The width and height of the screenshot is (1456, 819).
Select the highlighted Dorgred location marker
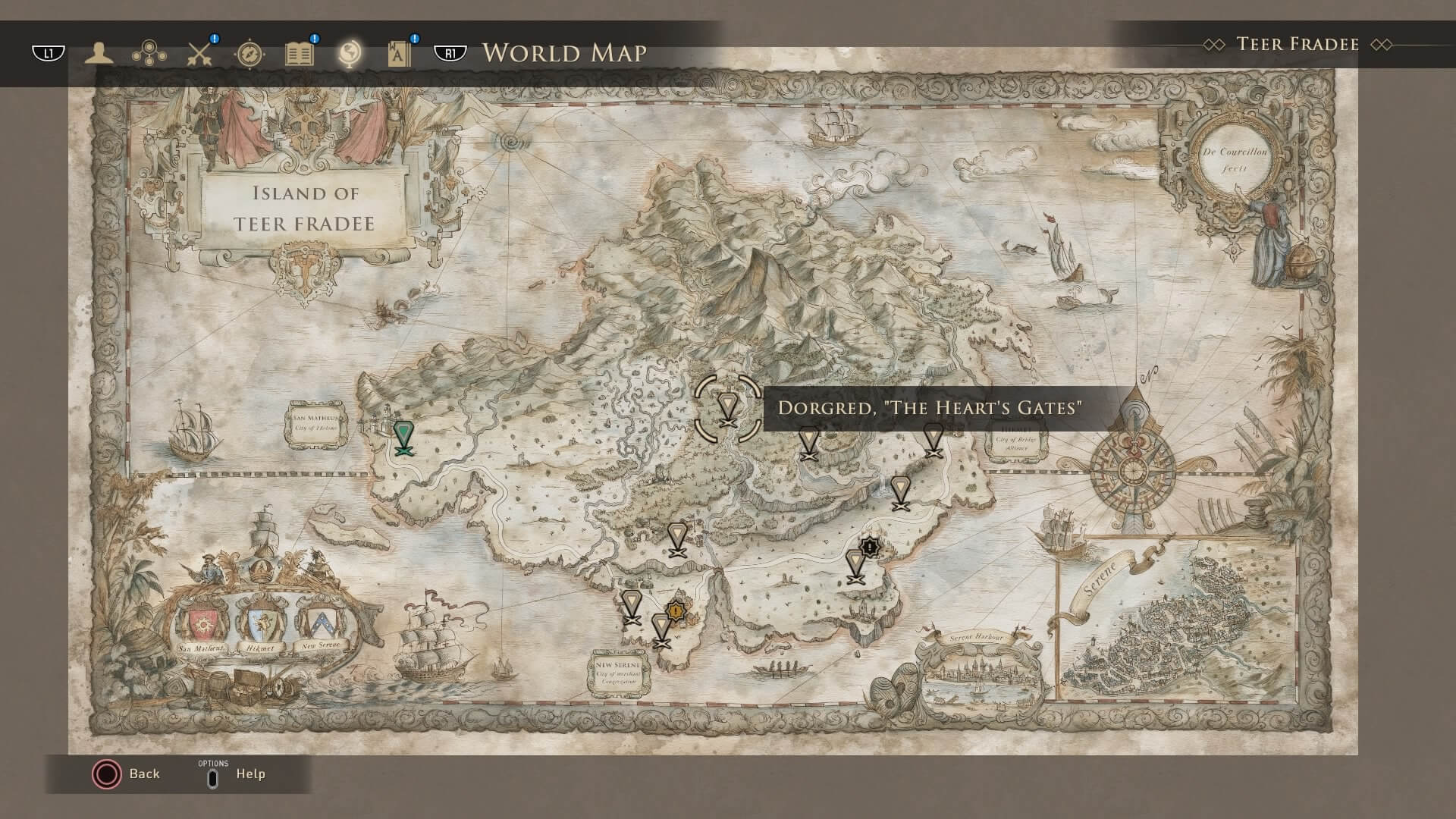pyautogui.click(x=727, y=407)
